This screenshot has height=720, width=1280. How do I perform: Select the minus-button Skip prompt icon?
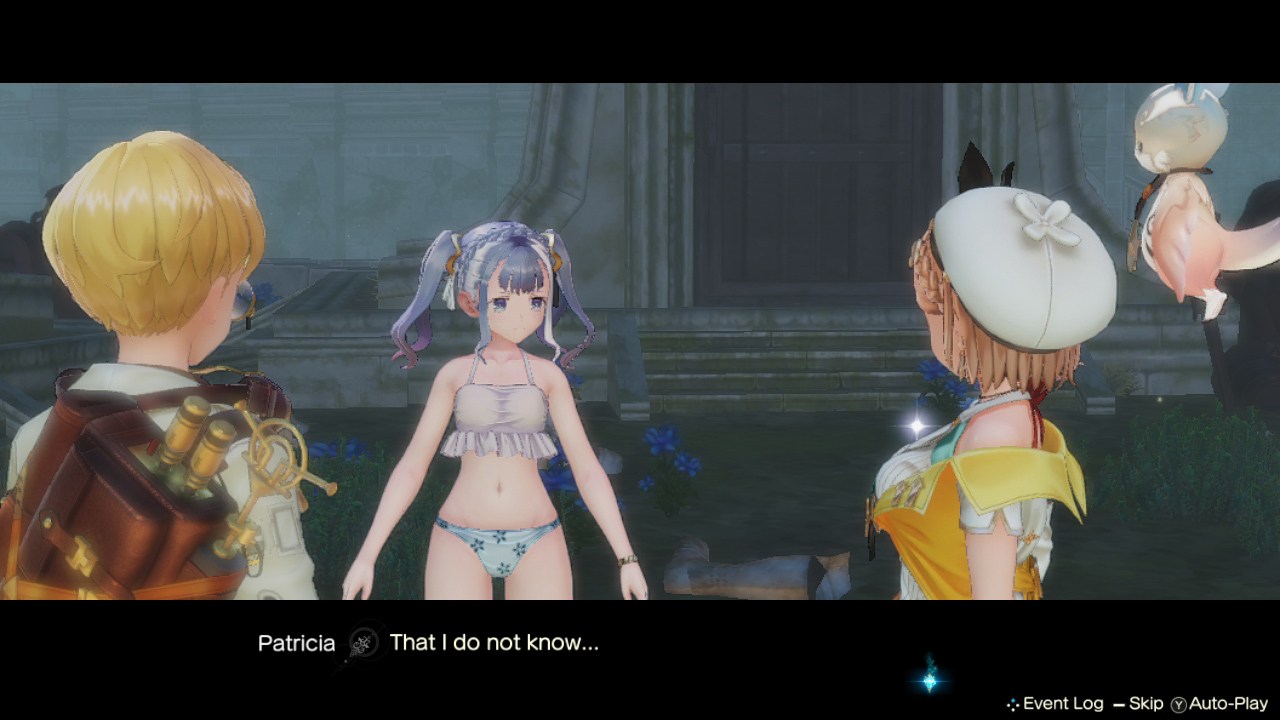point(1118,704)
